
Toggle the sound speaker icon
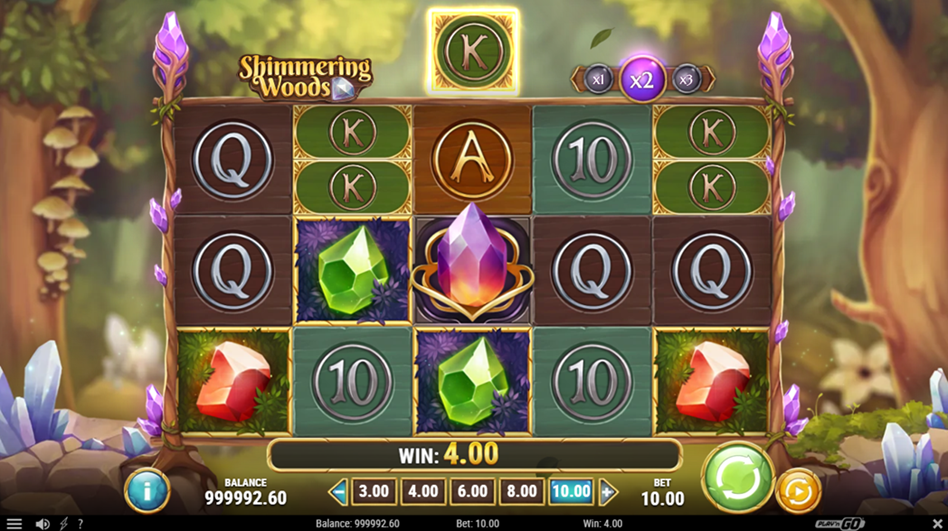pyautogui.click(x=42, y=523)
